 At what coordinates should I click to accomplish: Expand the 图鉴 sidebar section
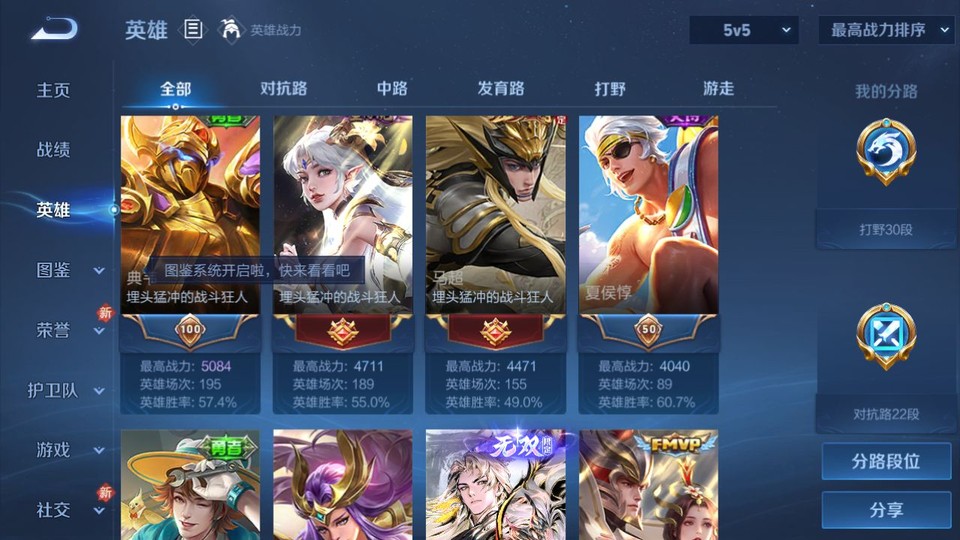(x=68, y=270)
